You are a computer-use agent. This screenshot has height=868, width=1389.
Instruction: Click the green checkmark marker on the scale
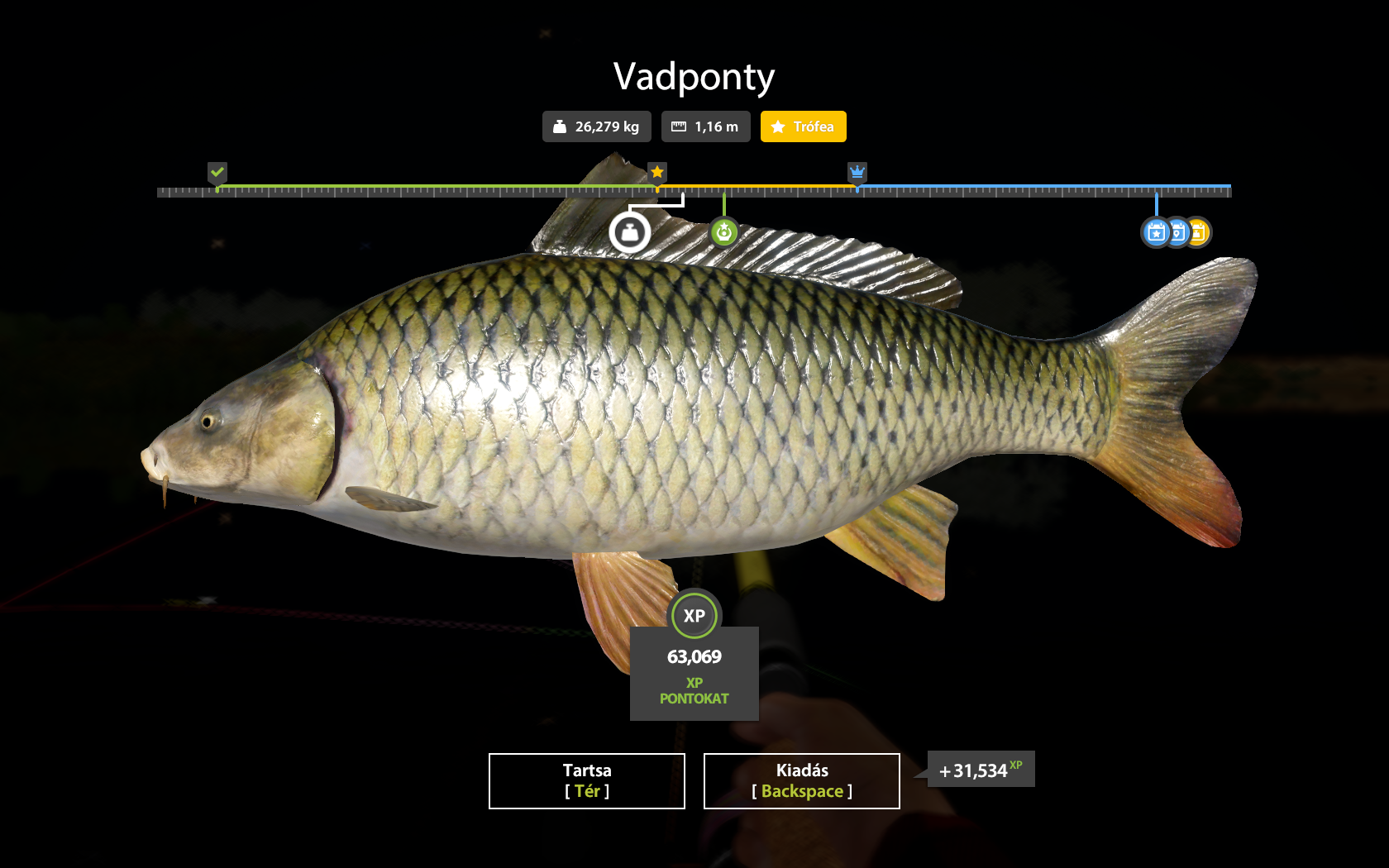(217, 172)
